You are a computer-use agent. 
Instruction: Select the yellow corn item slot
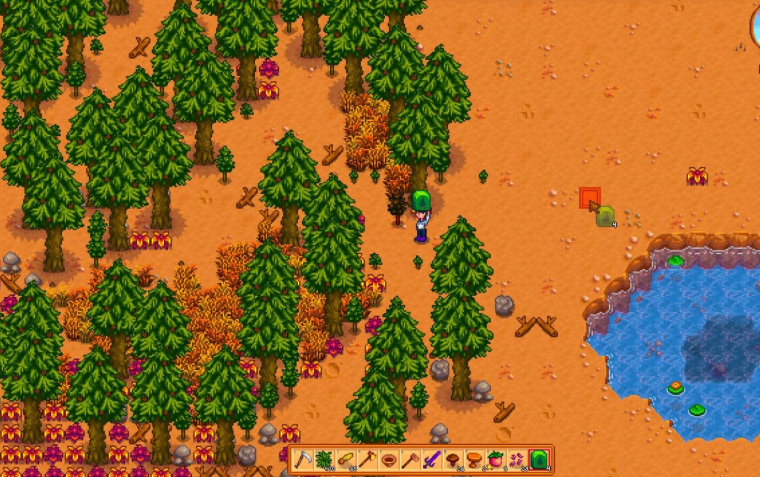[x=347, y=460]
